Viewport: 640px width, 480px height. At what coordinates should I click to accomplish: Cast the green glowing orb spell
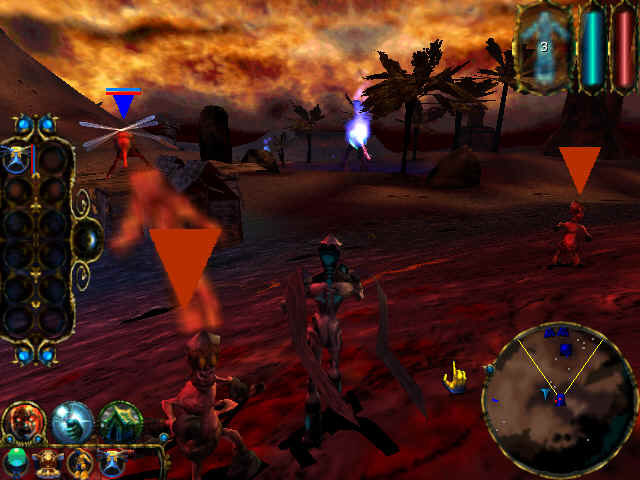pyautogui.click(x=14, y=461)
